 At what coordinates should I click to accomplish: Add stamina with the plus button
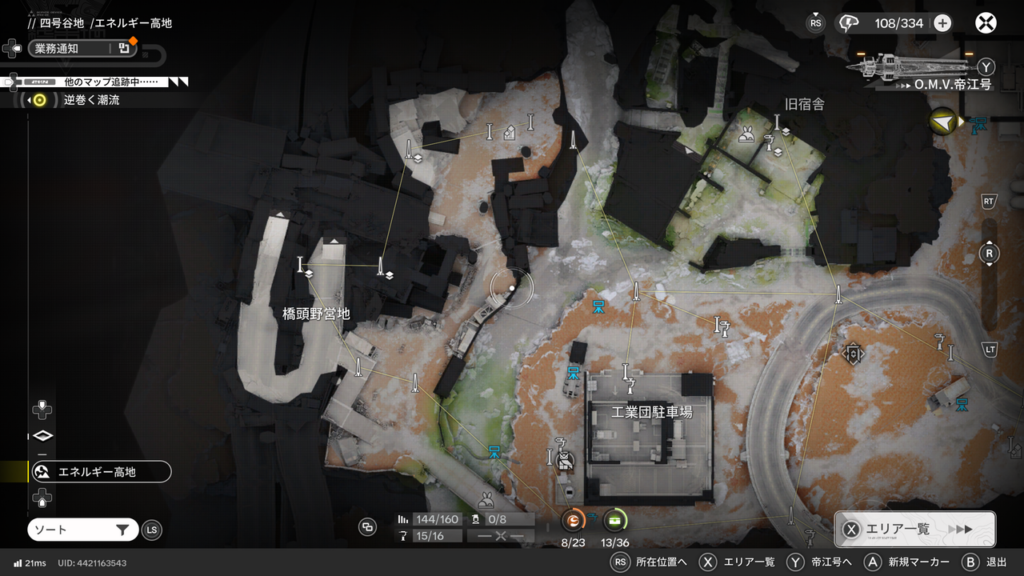(x=942, y=23)
